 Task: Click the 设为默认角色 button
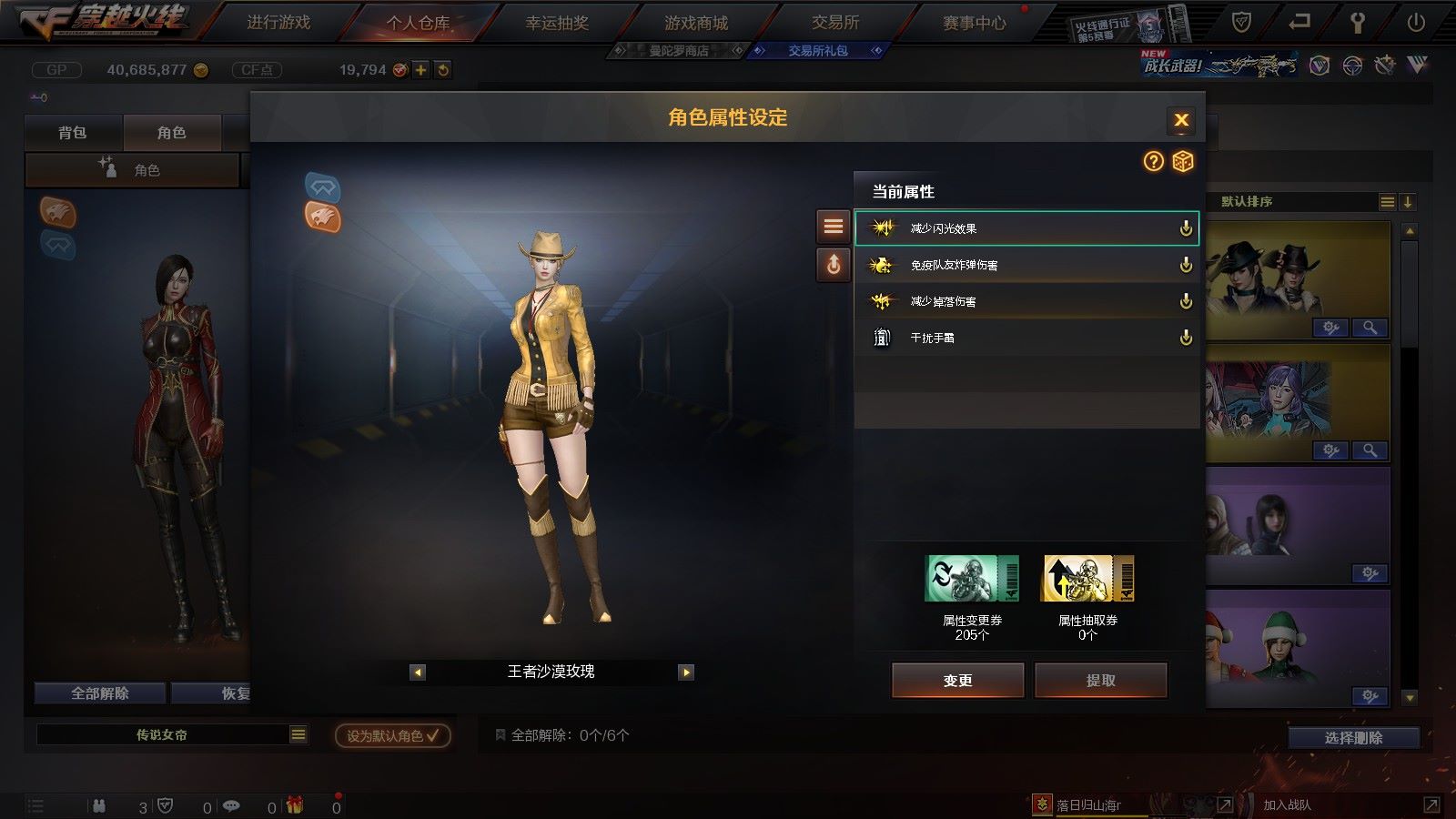(392, 735)
